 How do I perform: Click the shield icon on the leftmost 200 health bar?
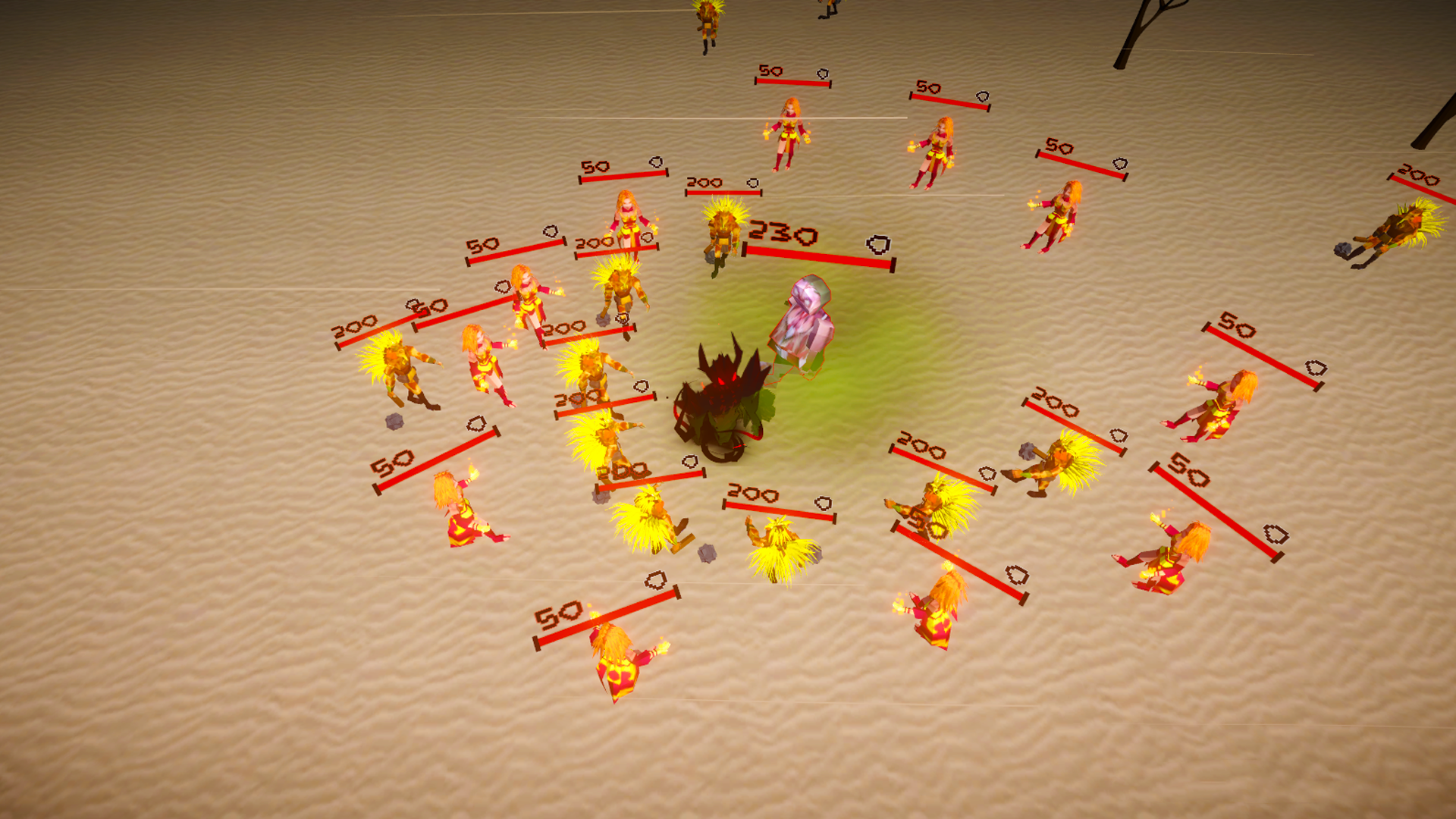(414, 305)
